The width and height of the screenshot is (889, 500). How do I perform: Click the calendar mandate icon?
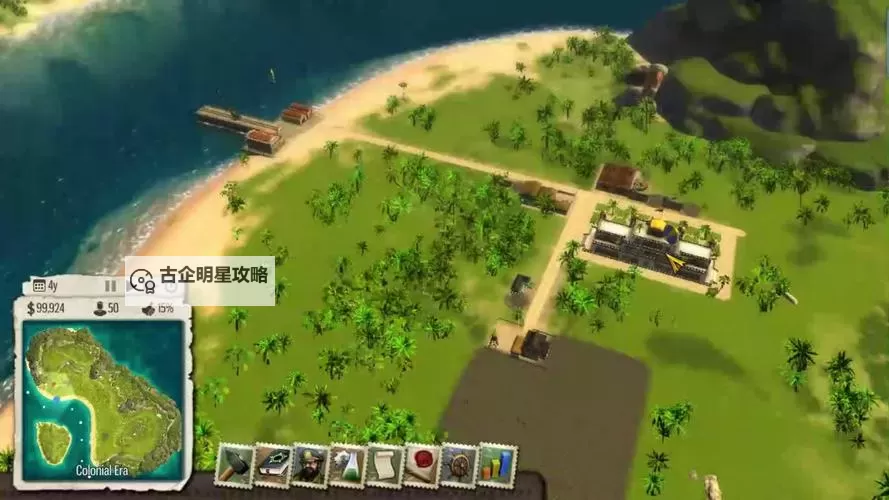39,286
